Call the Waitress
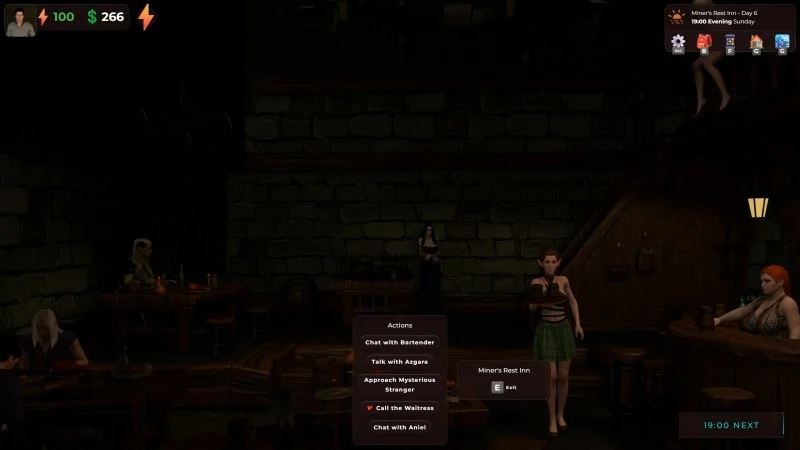The image size is (800, 450). click(x=399, y=408)
